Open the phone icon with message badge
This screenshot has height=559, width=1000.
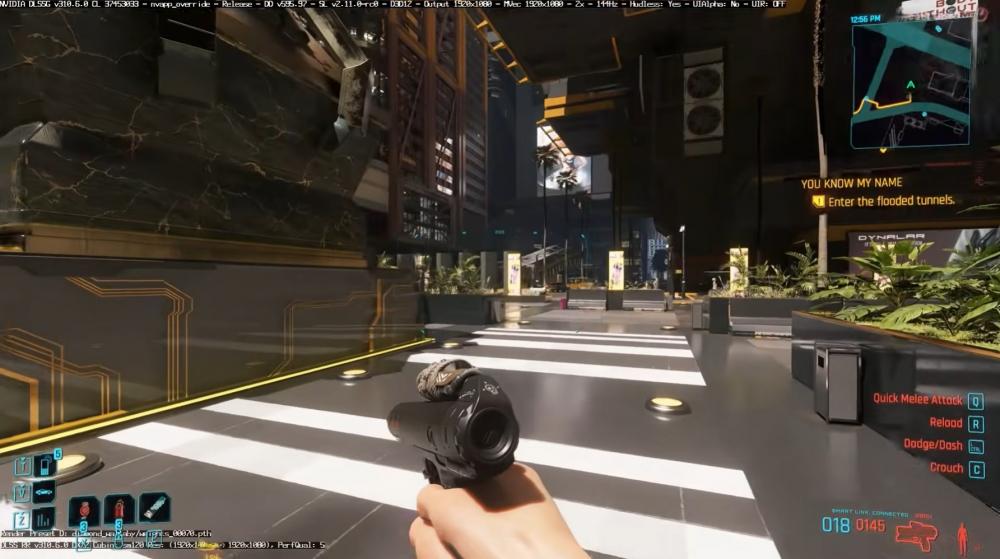45,466
